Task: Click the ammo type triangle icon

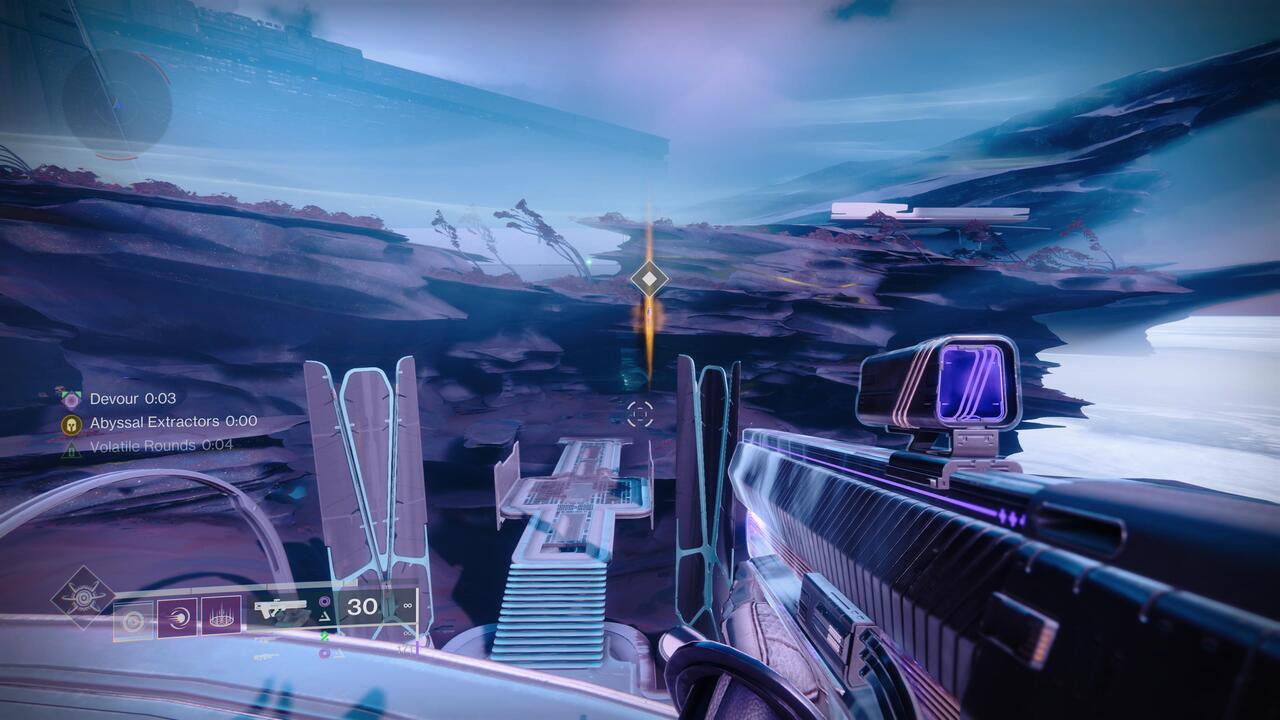Action: (323, 616)
